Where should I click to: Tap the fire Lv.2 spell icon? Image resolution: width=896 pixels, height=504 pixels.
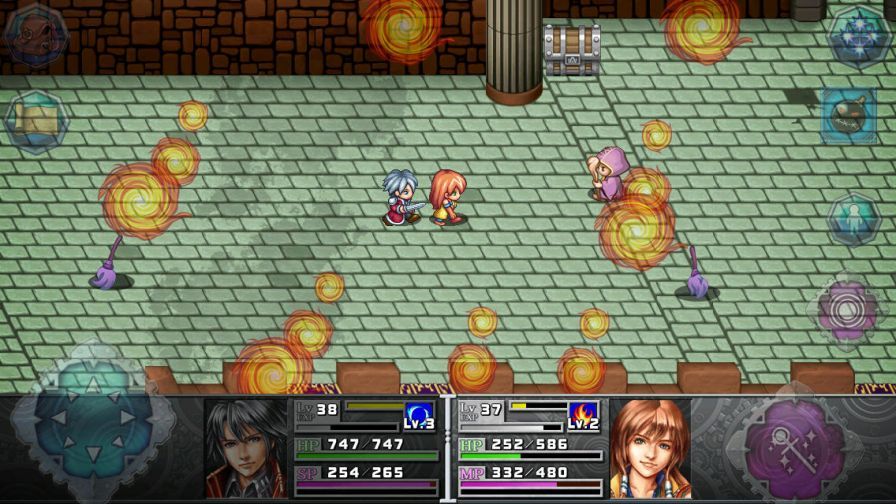pos(583,415)
